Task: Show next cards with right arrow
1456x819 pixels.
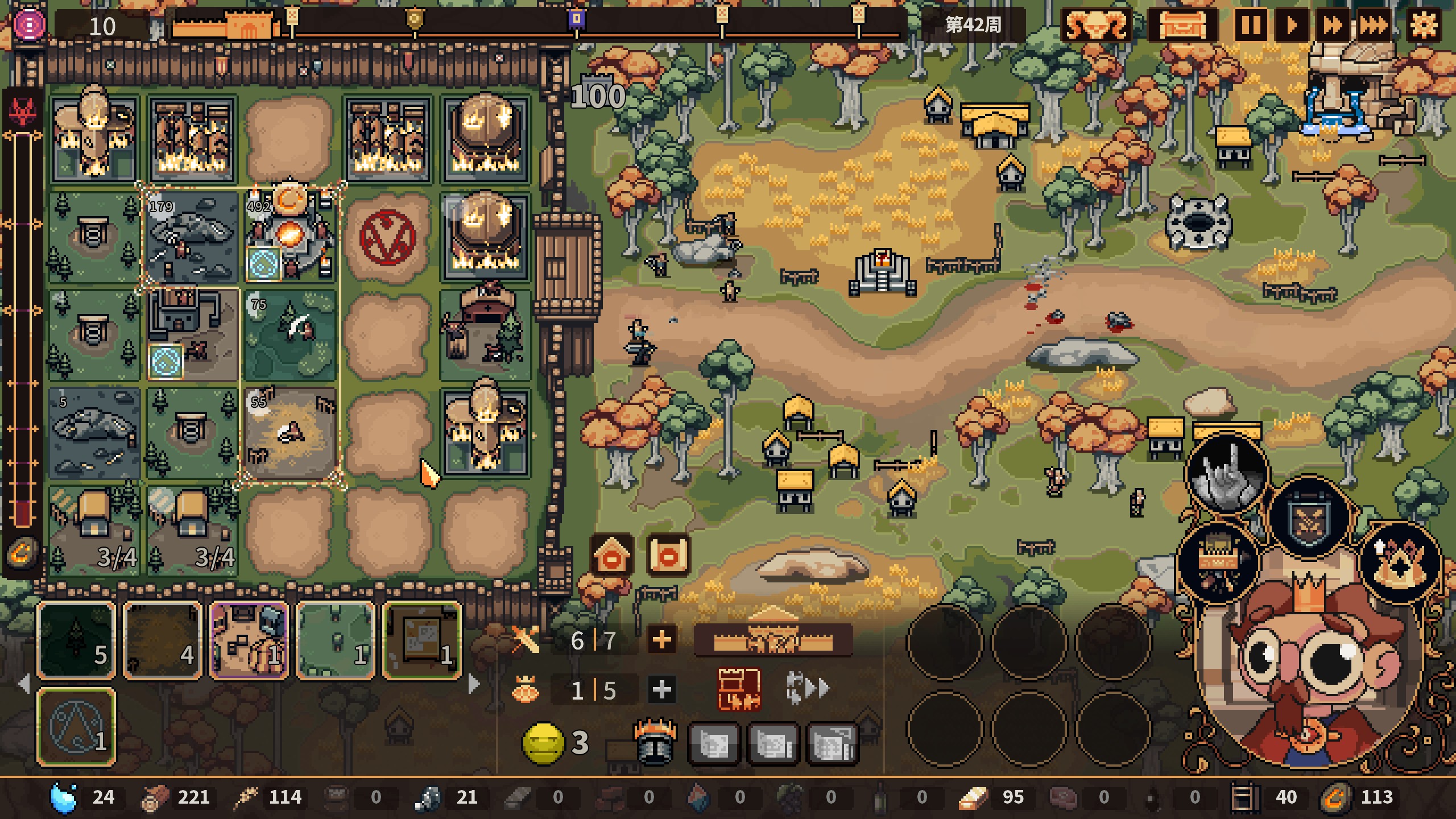Action: point(473,684)
